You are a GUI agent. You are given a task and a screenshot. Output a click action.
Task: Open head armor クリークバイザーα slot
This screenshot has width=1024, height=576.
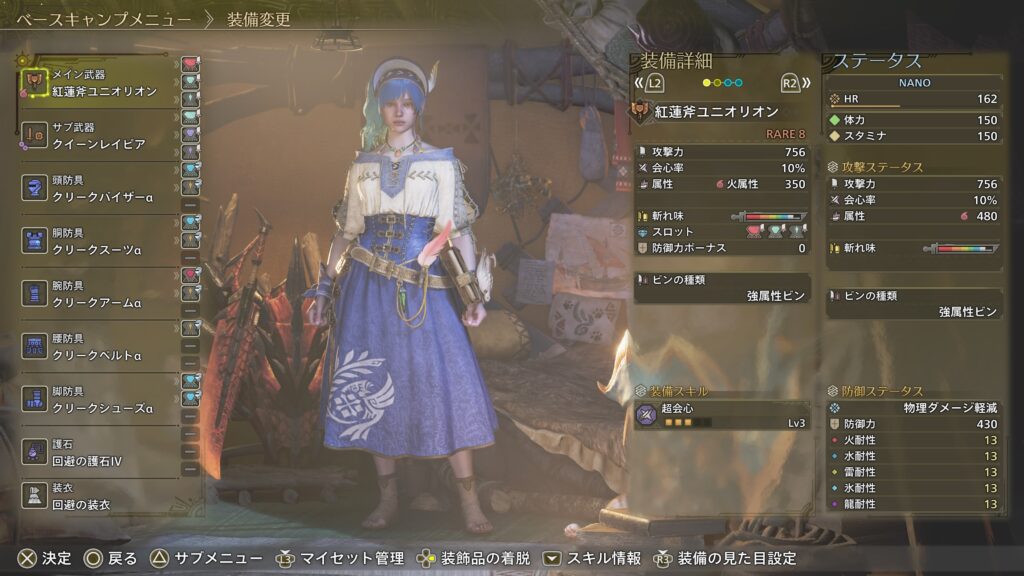pyautogui.click(x=98, y=187)
